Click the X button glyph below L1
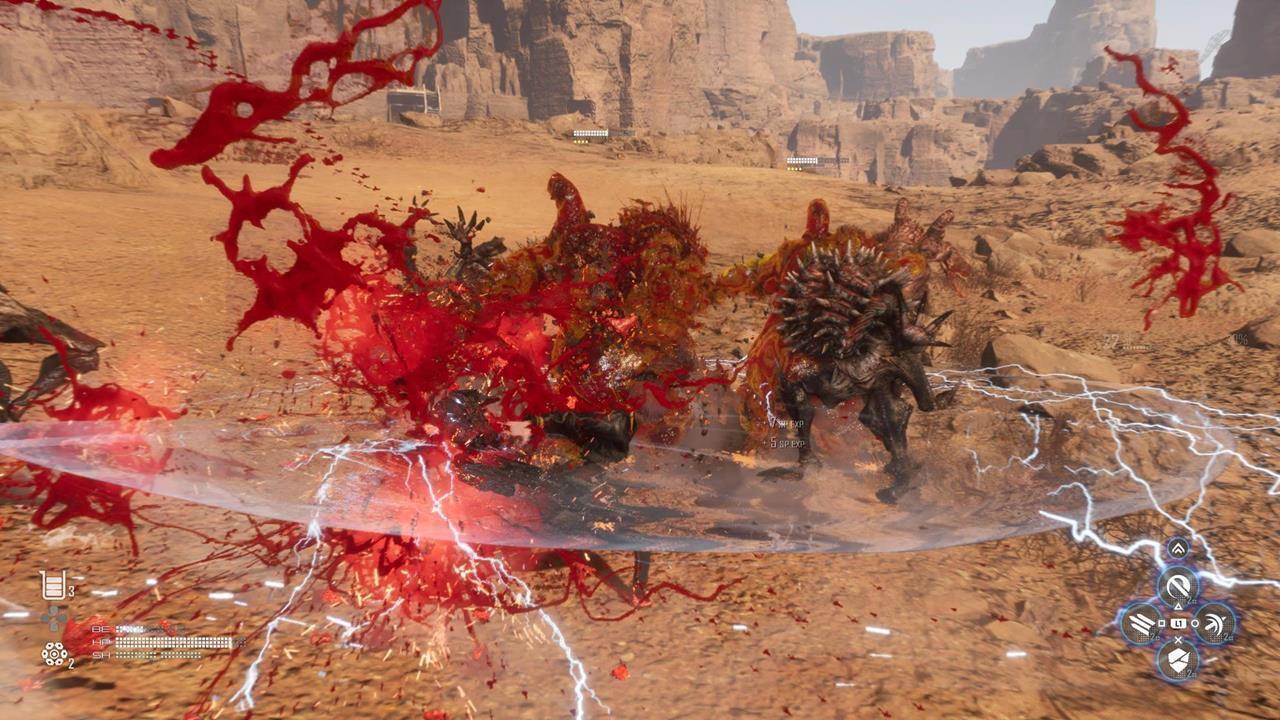Screen dimensions: 1280x720 [x=1178, y=639]
